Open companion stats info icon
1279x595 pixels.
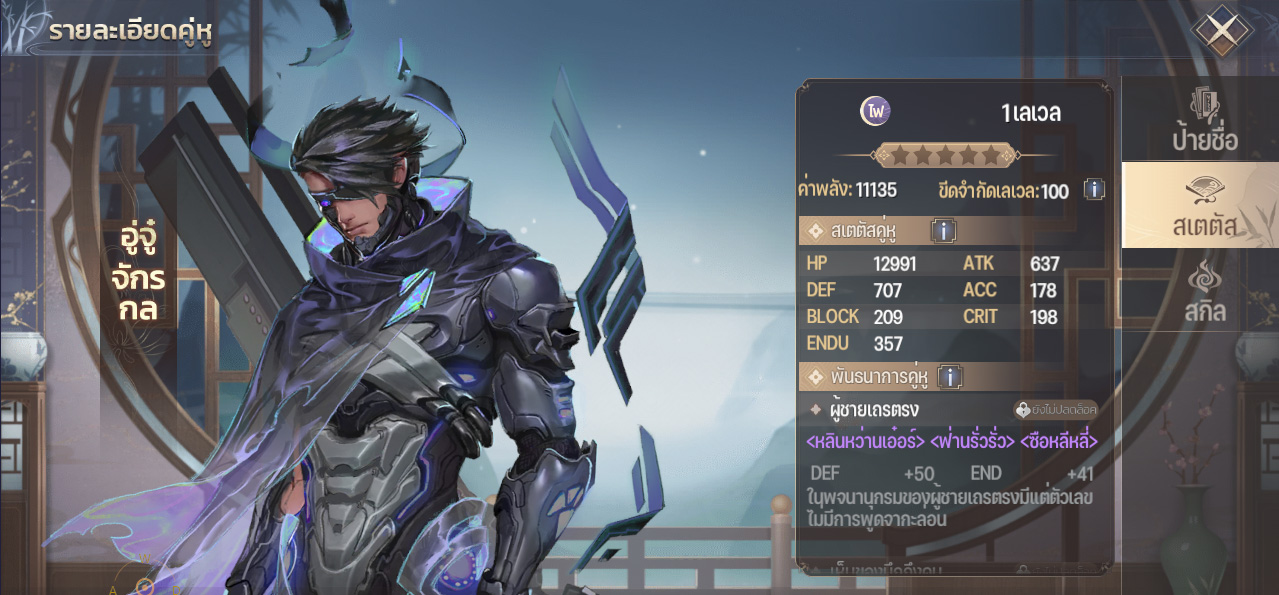point(943,232)
